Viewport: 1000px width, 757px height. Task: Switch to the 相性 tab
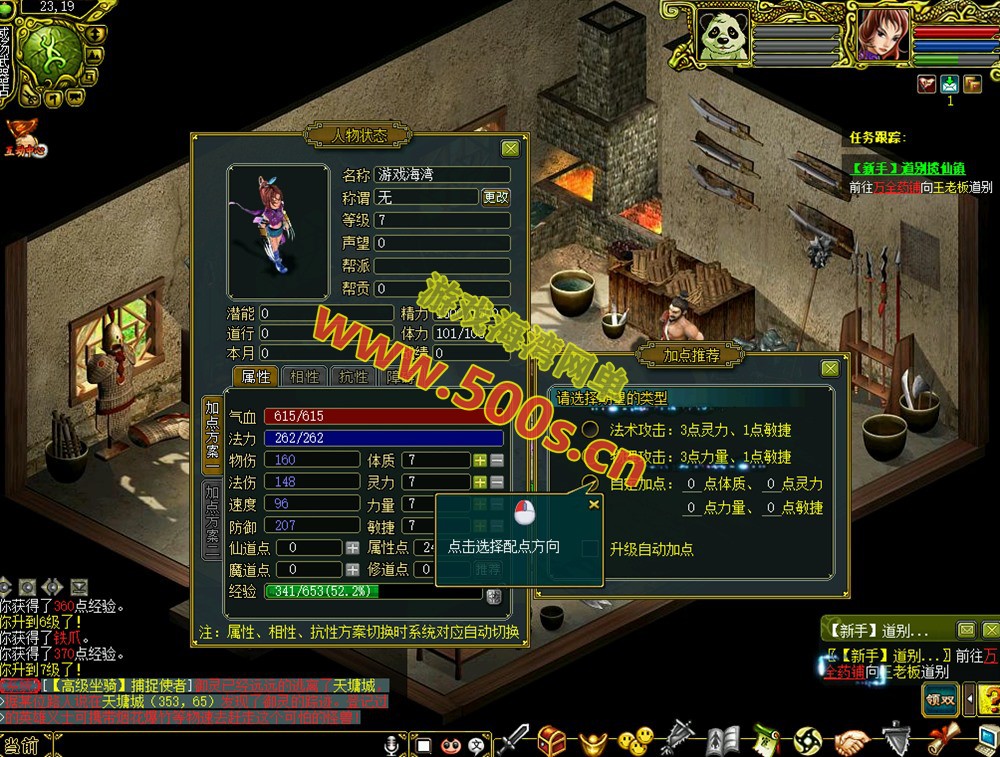(x=305, y=377)
